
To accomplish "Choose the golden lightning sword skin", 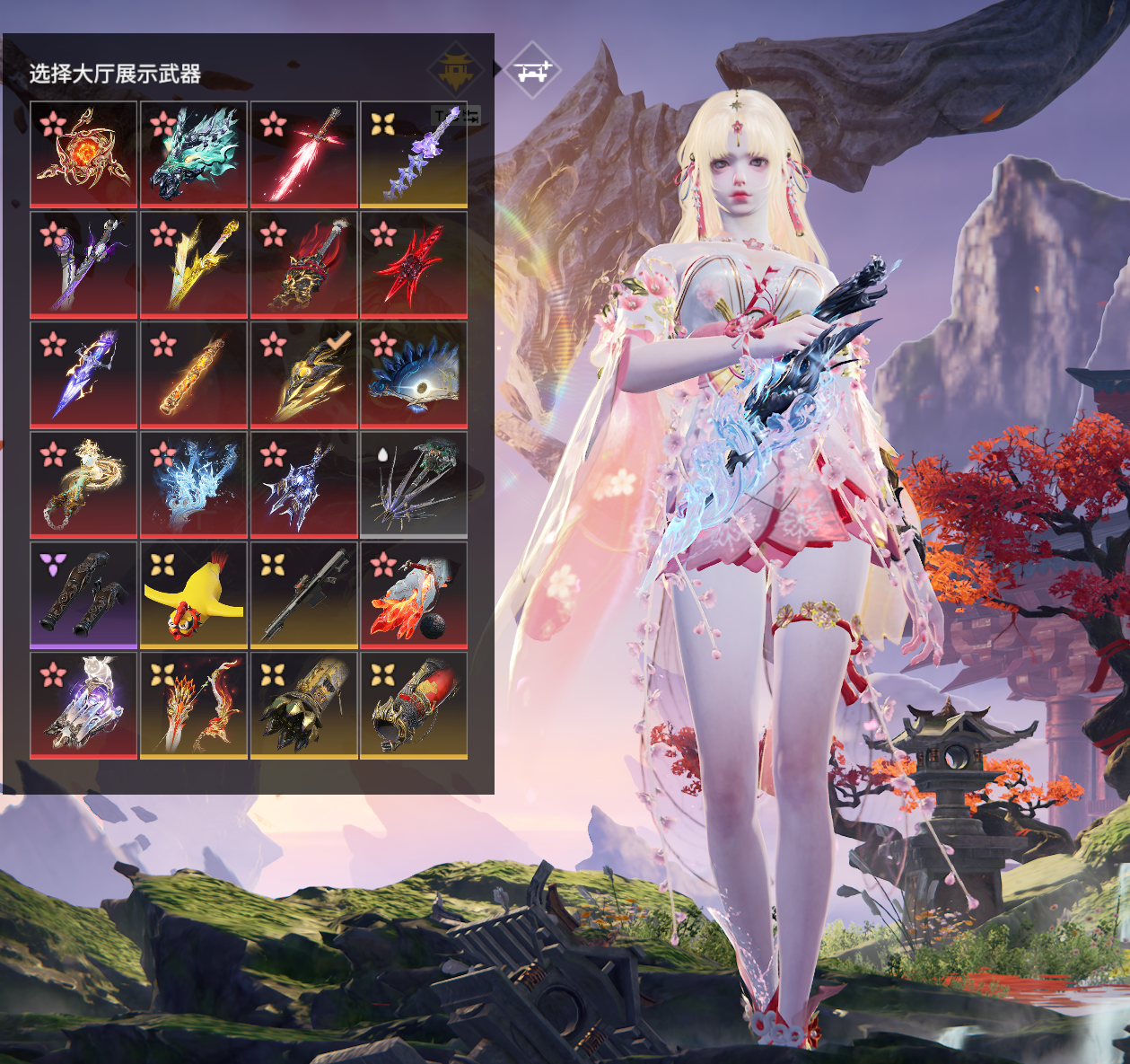I will click(194, 264).
